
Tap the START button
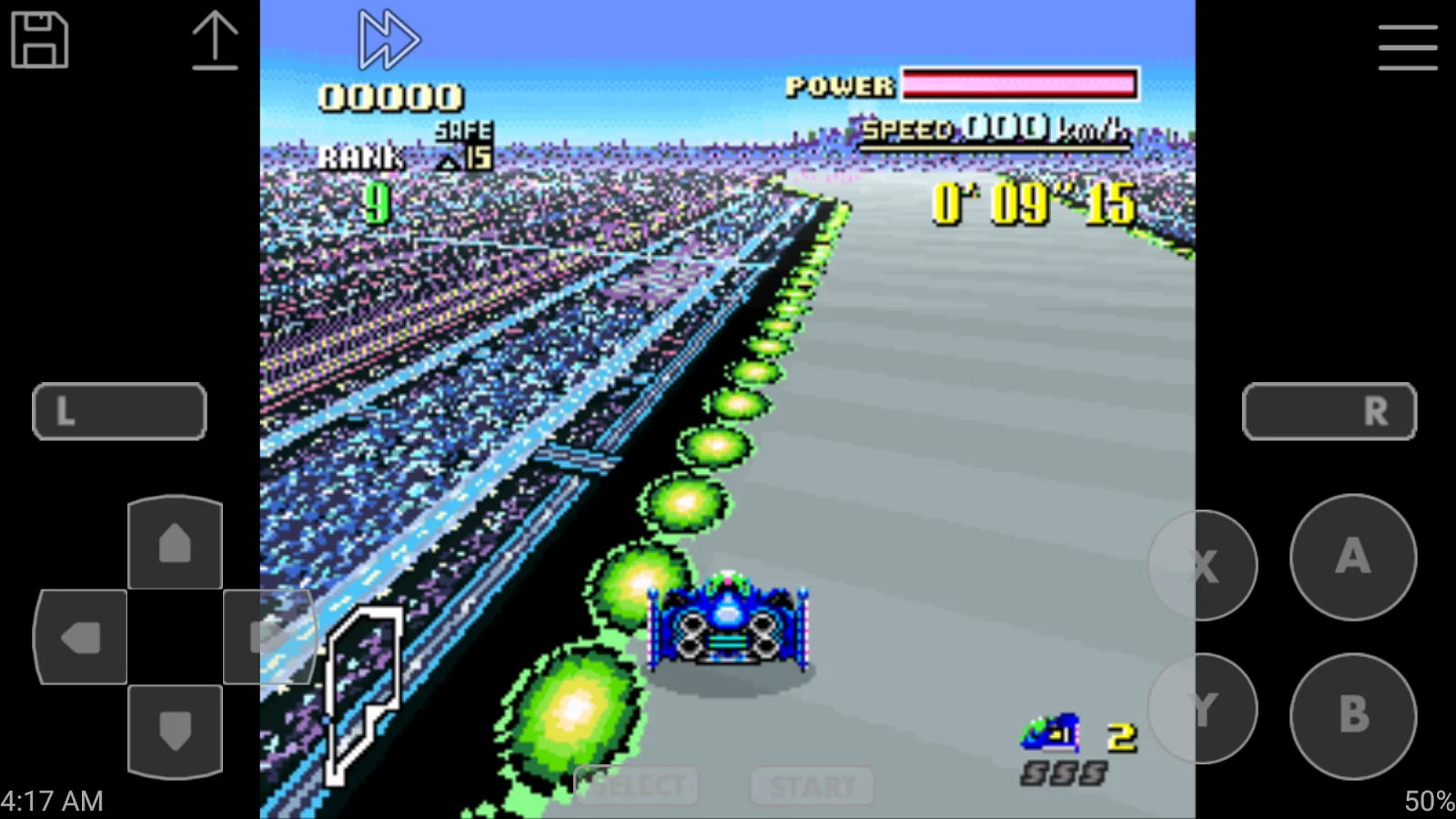(812, 785)
